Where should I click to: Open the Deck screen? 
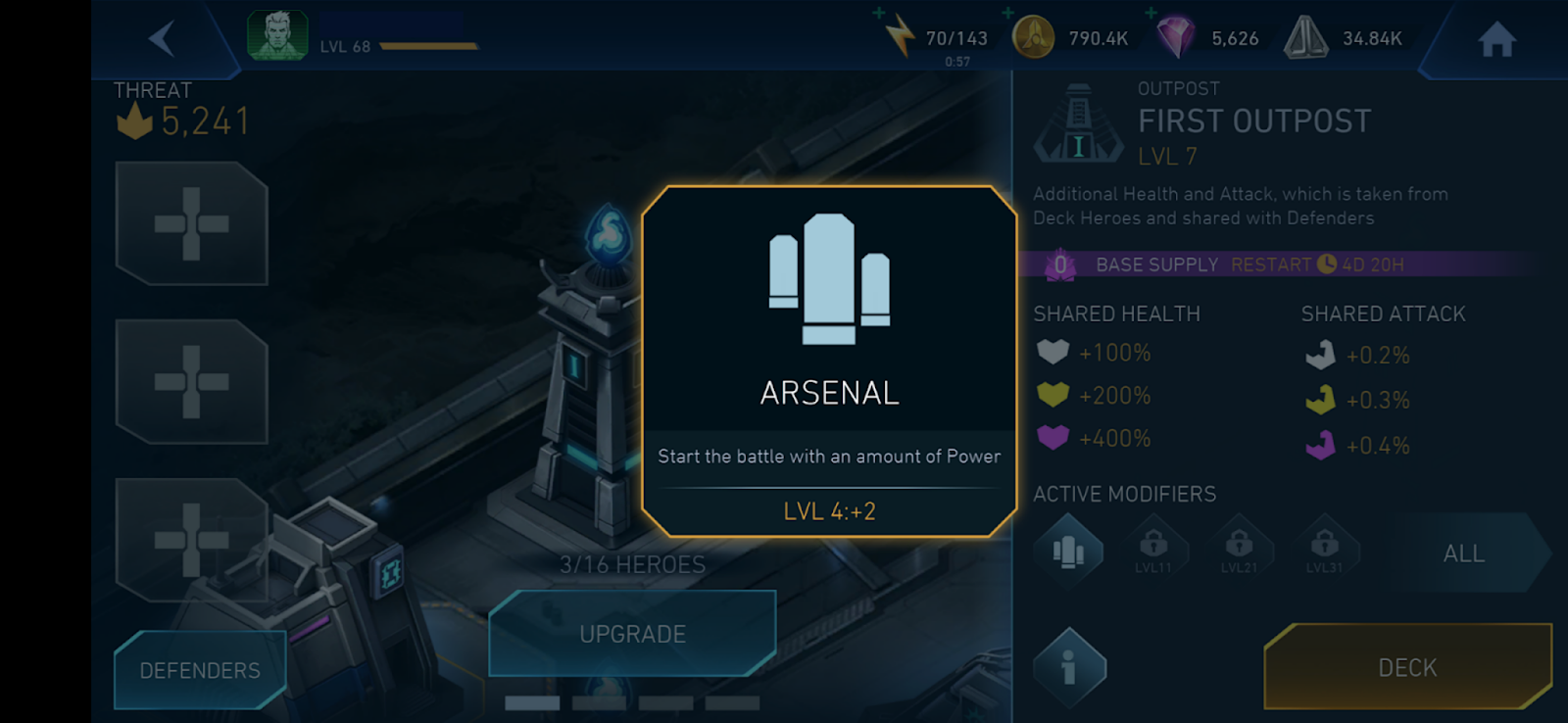point(1407,667)
